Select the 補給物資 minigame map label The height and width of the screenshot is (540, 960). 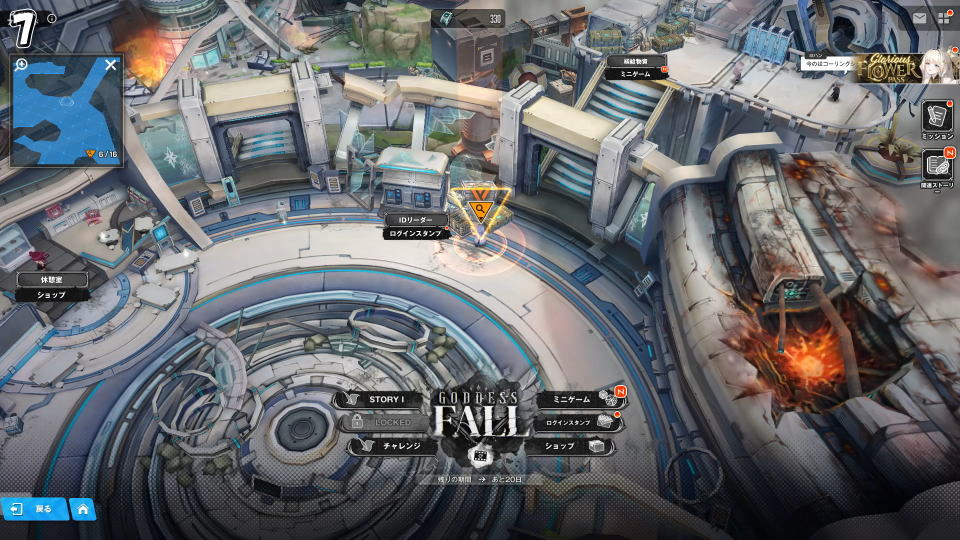635,66
